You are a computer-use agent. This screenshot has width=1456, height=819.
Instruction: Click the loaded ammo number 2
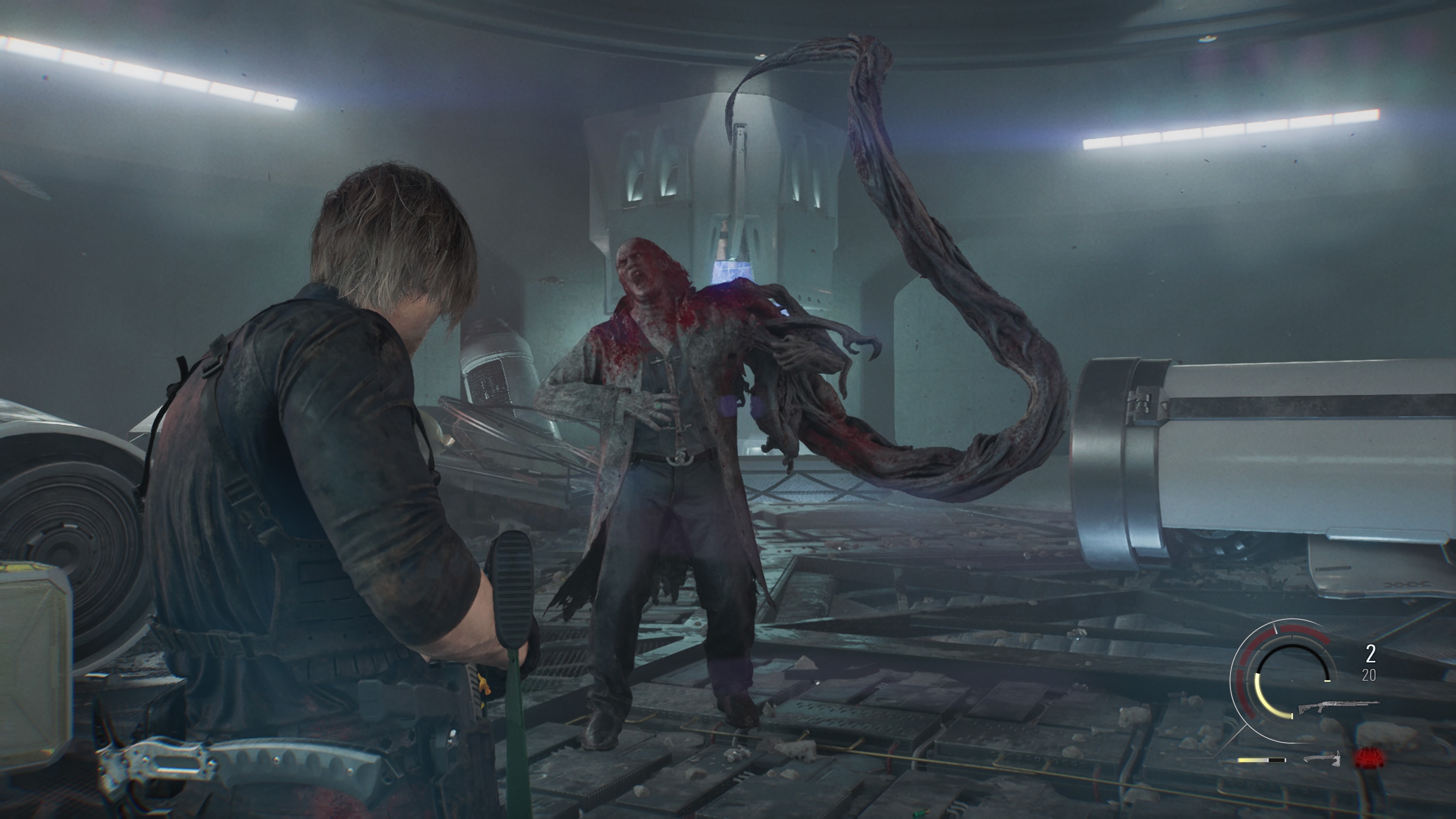point(1371,653)
